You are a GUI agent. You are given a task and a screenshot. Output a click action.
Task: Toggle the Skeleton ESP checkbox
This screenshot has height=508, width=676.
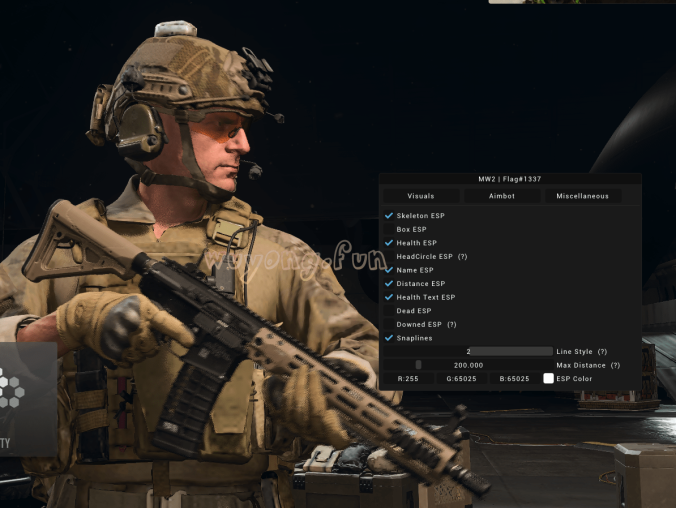point(389,216)
